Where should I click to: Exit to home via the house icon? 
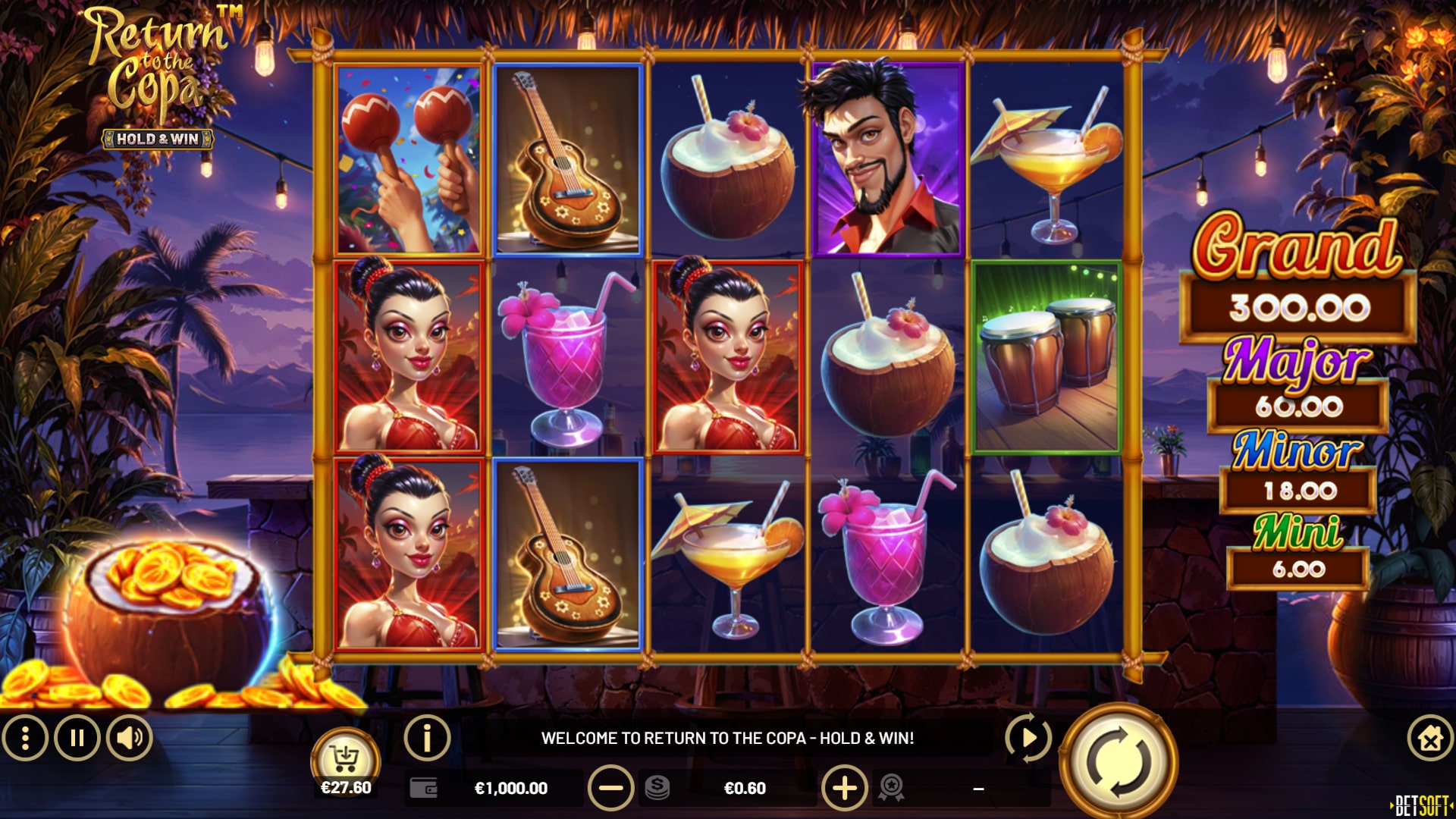(x=1429, y=738)
